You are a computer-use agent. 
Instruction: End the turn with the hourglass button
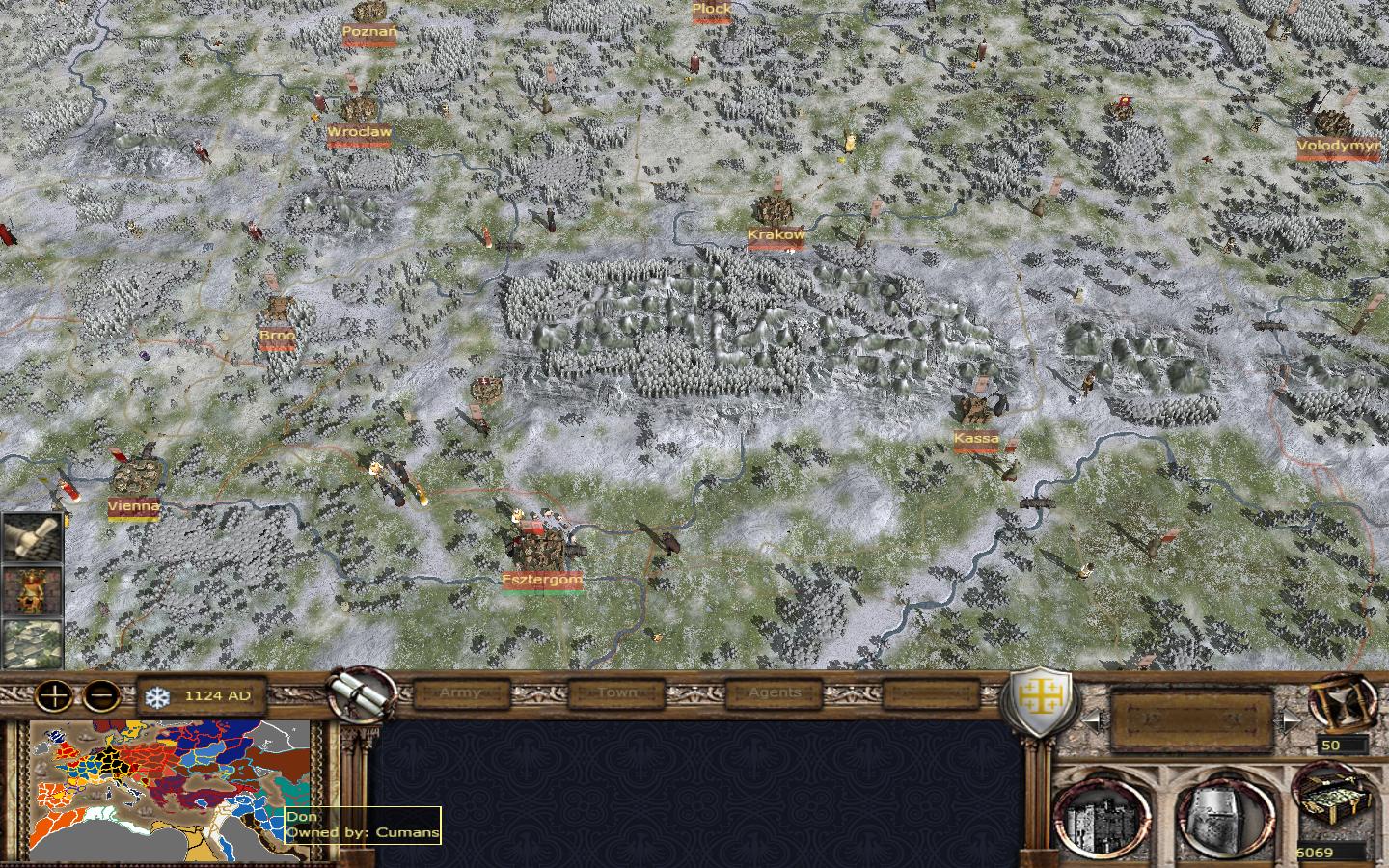pos(1342,702)
